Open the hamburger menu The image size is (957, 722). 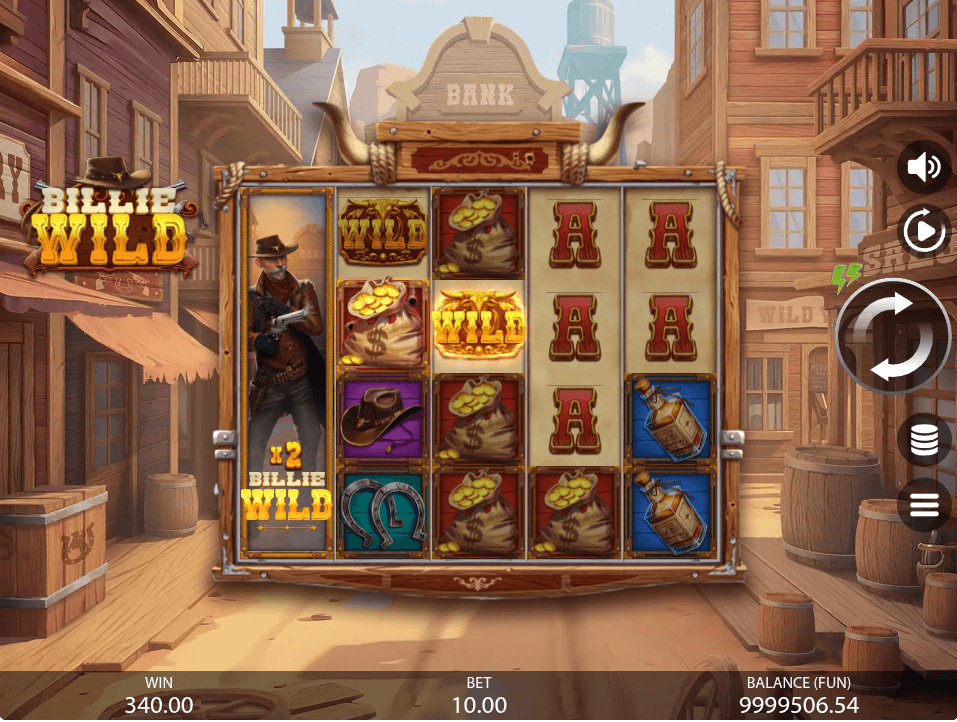click(923, 505)
